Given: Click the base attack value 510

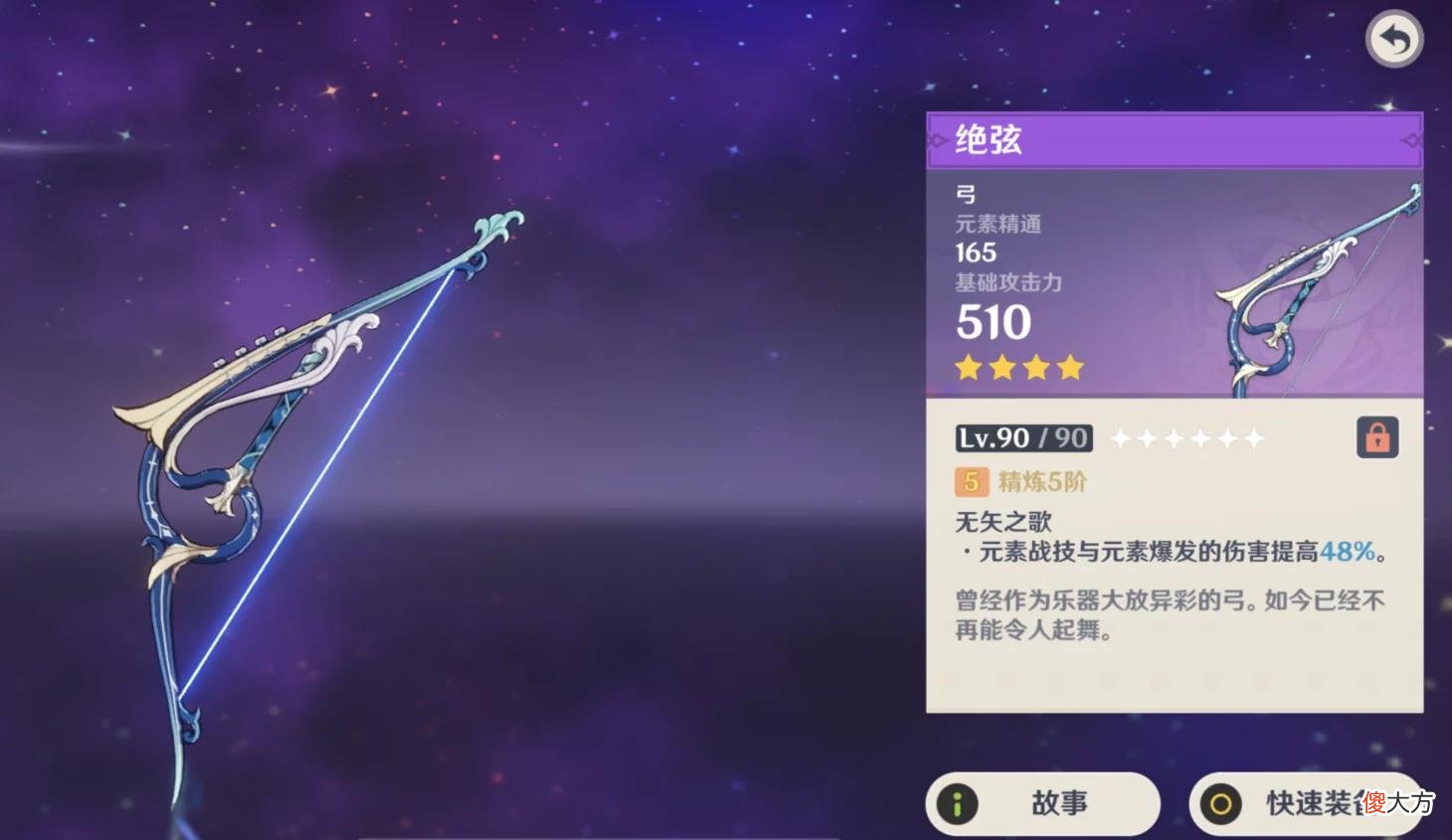Looking at the screenshot, I should pos(994,321).
